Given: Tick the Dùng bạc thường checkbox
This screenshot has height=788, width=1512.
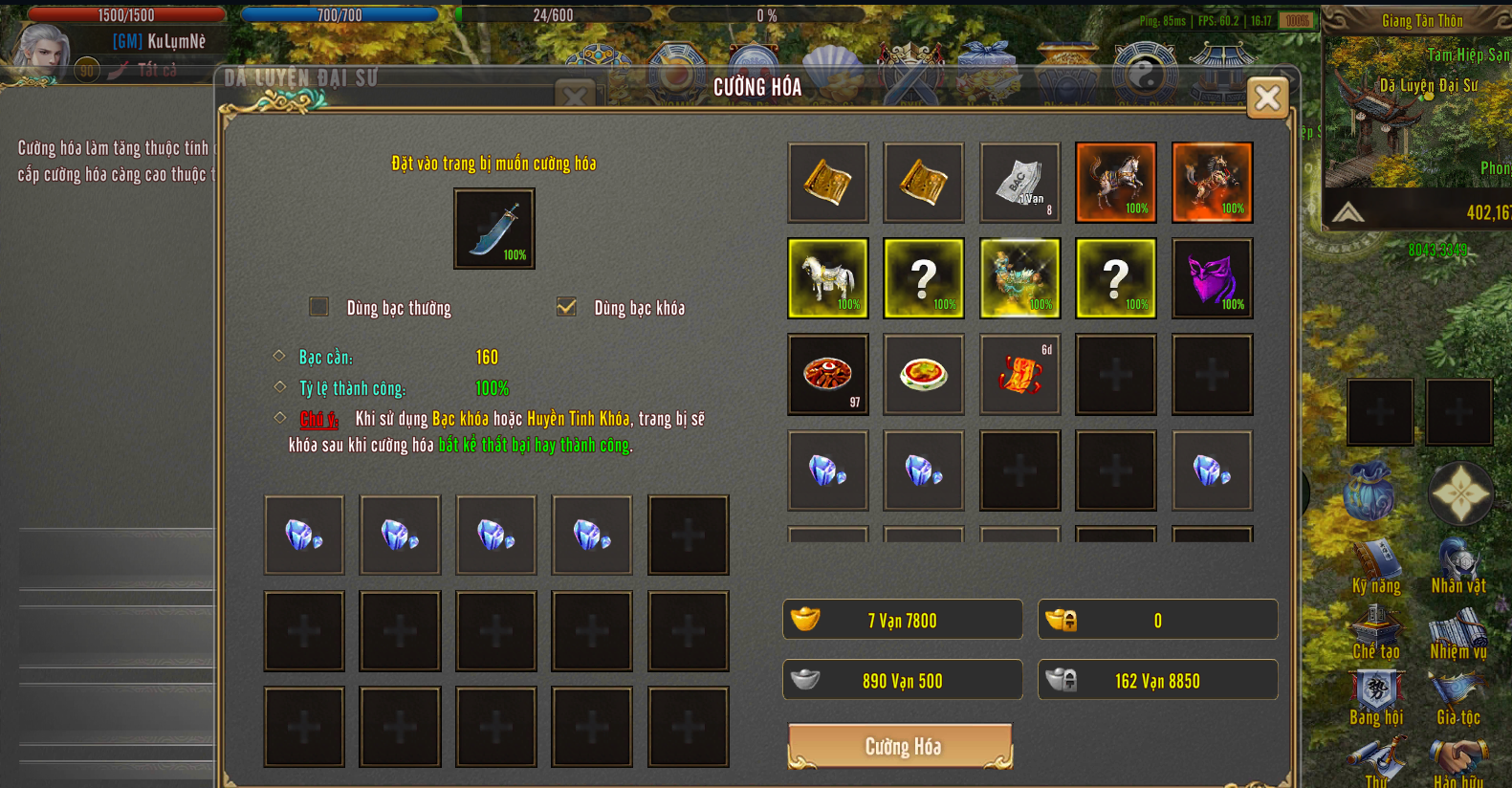Looking at the screenshot, I should tap(319, 306).
